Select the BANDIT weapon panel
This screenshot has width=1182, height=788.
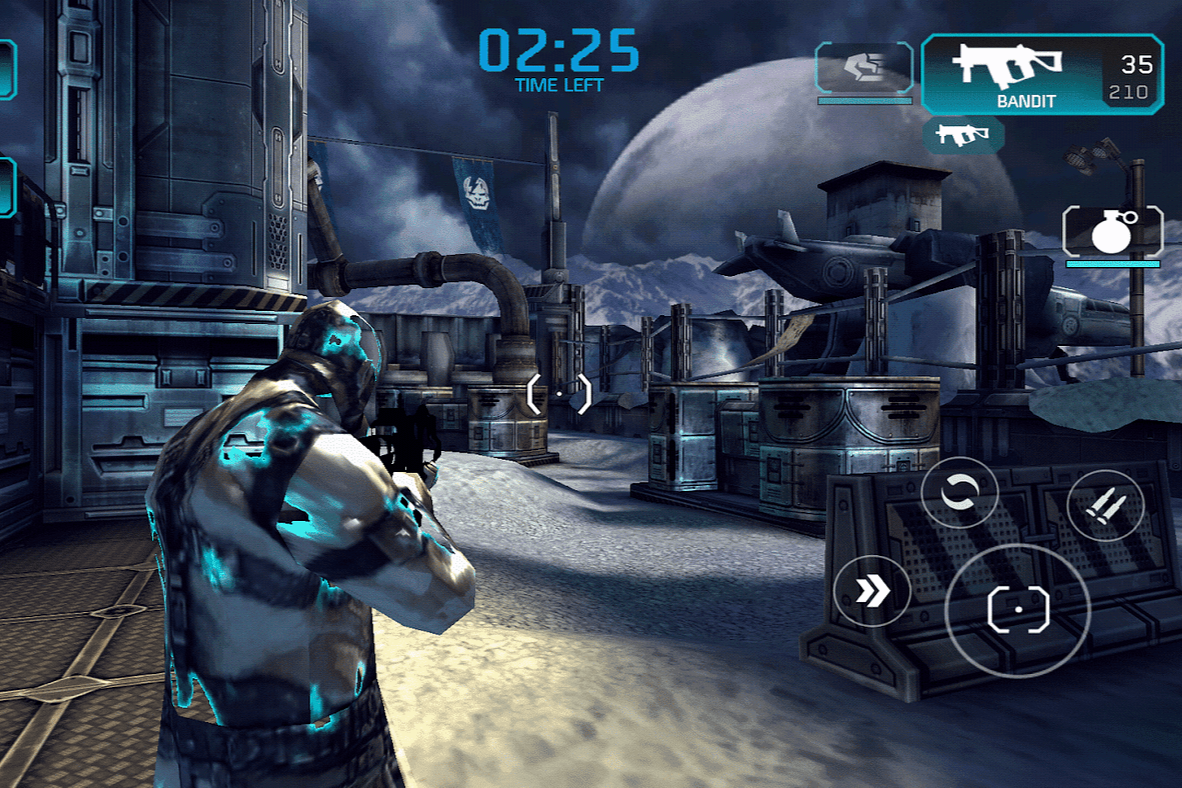1042,74
